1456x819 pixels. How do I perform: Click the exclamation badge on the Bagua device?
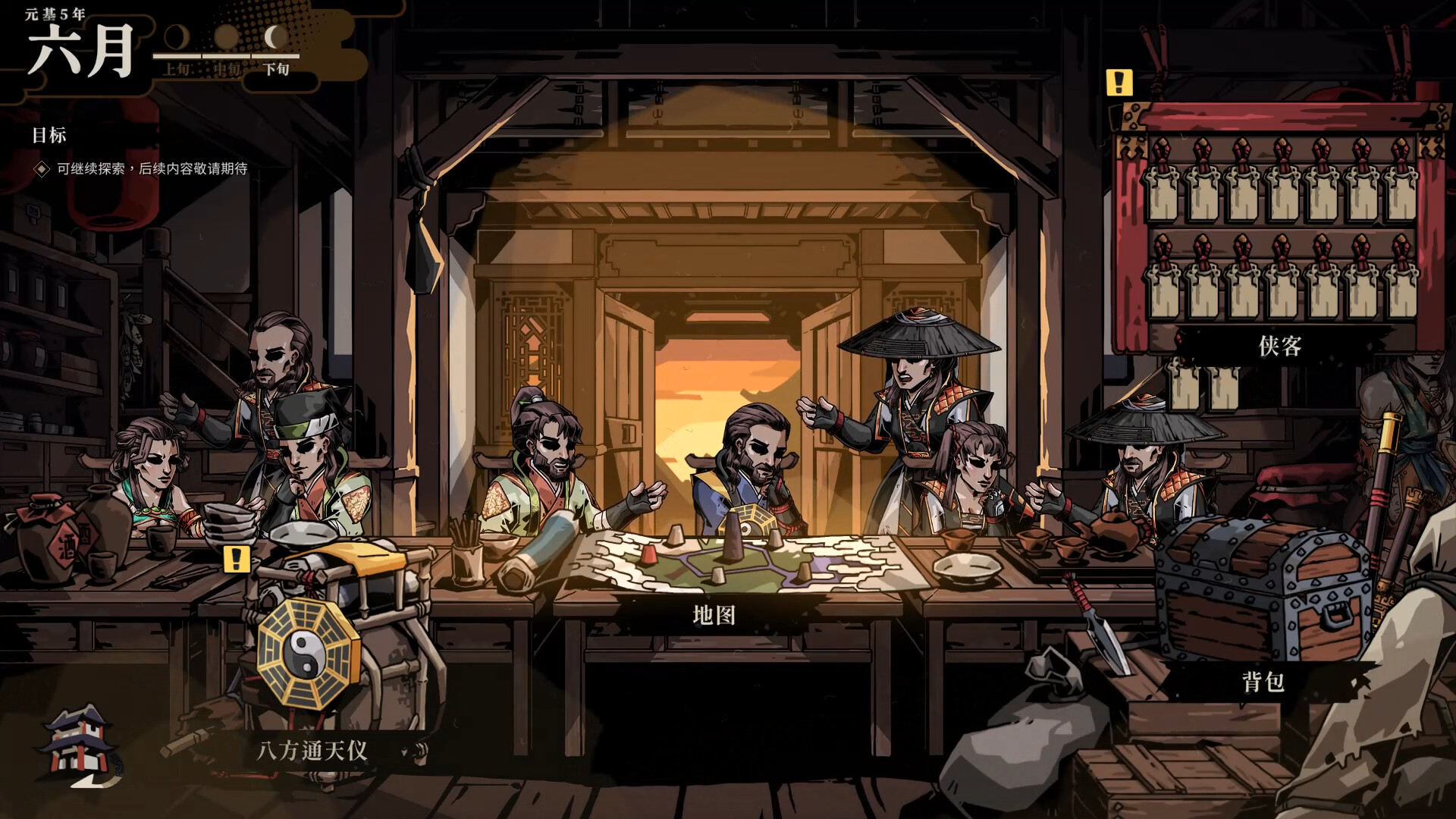click(x=235, y=560)
